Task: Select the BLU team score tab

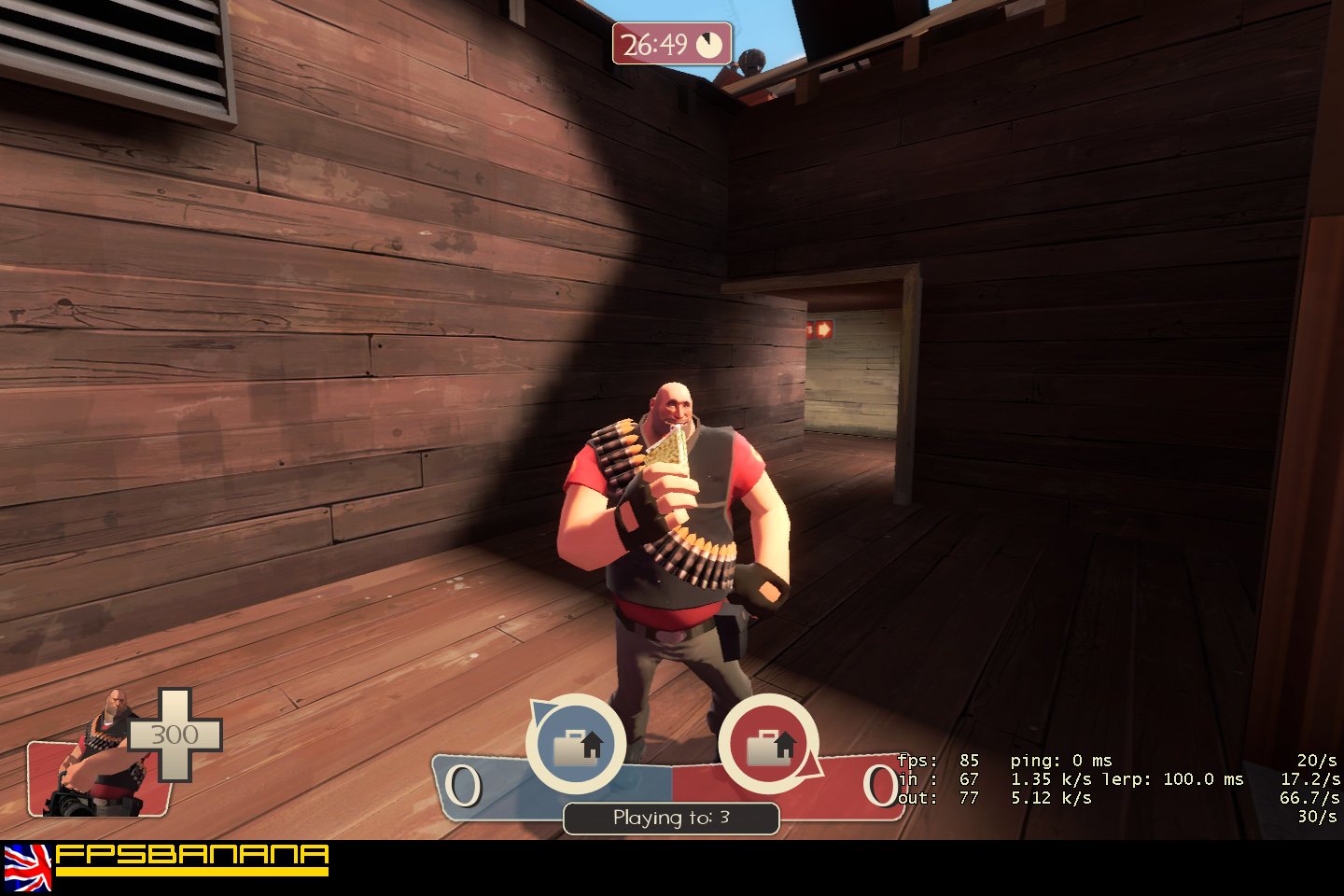Action: pos(464,784)
